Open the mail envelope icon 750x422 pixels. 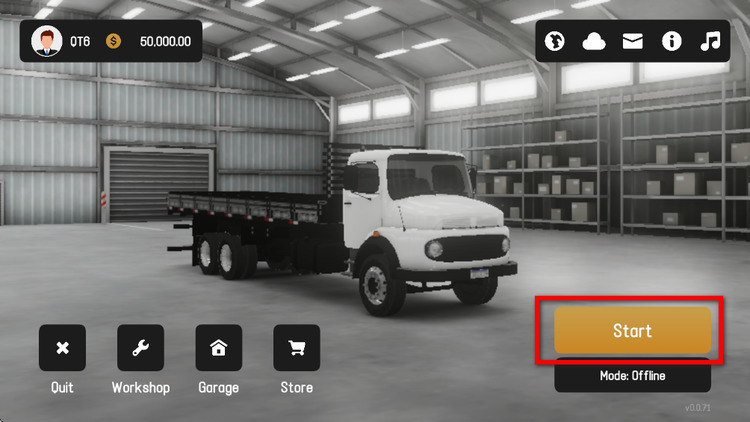click(x=633, y=41)
